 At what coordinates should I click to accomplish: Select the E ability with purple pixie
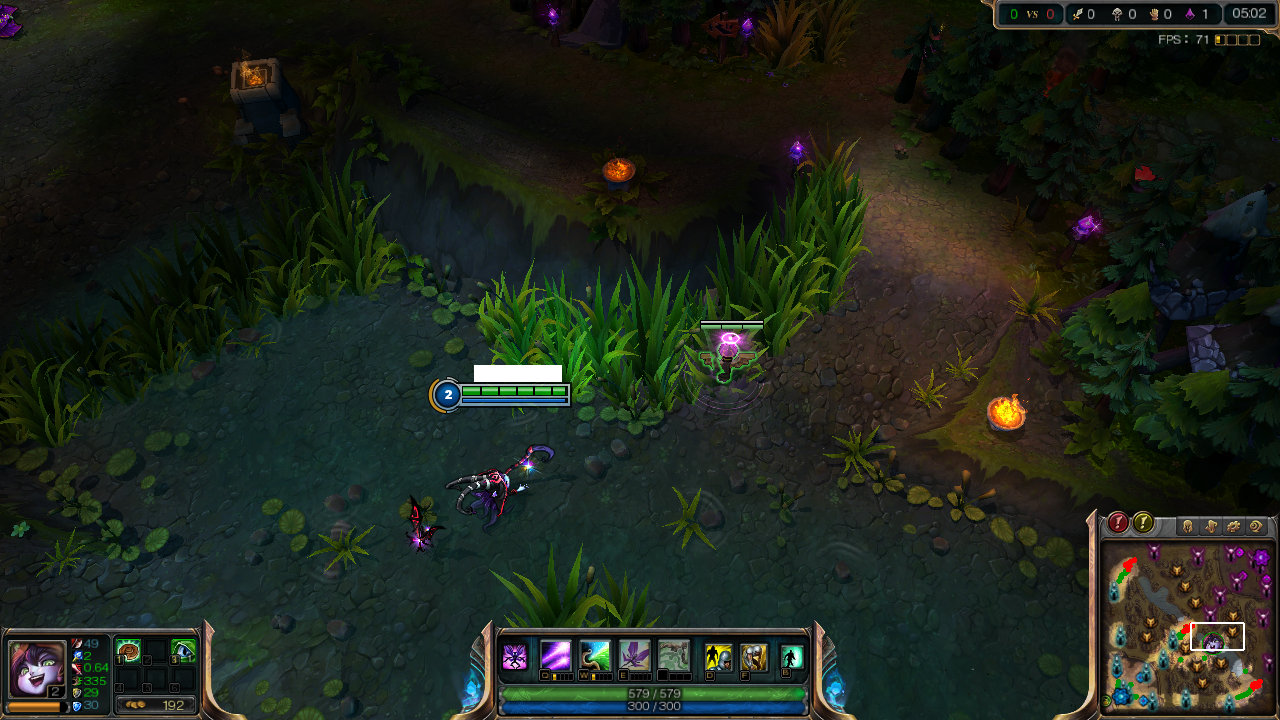635,656
